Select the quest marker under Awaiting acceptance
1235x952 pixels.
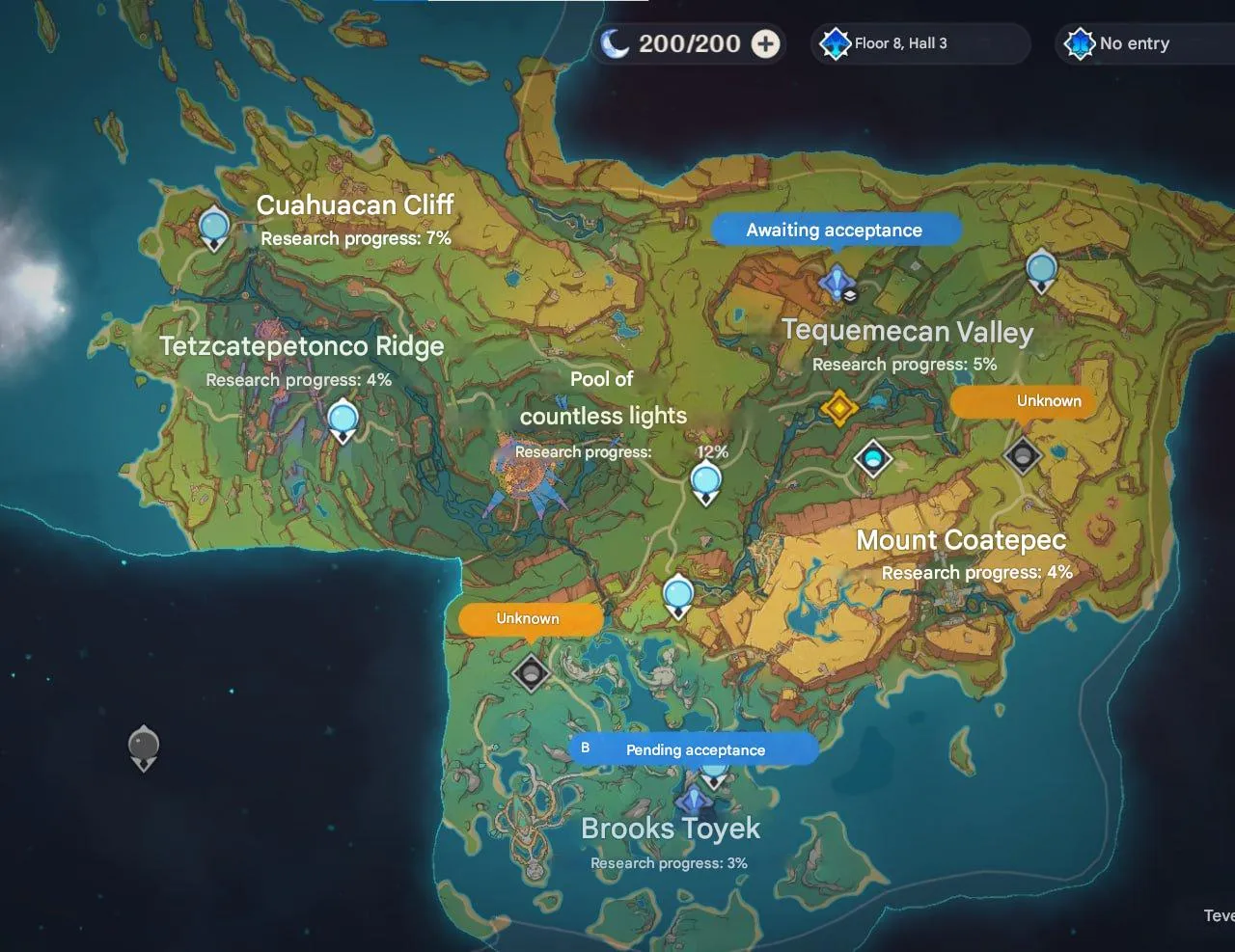pos(836,284)
